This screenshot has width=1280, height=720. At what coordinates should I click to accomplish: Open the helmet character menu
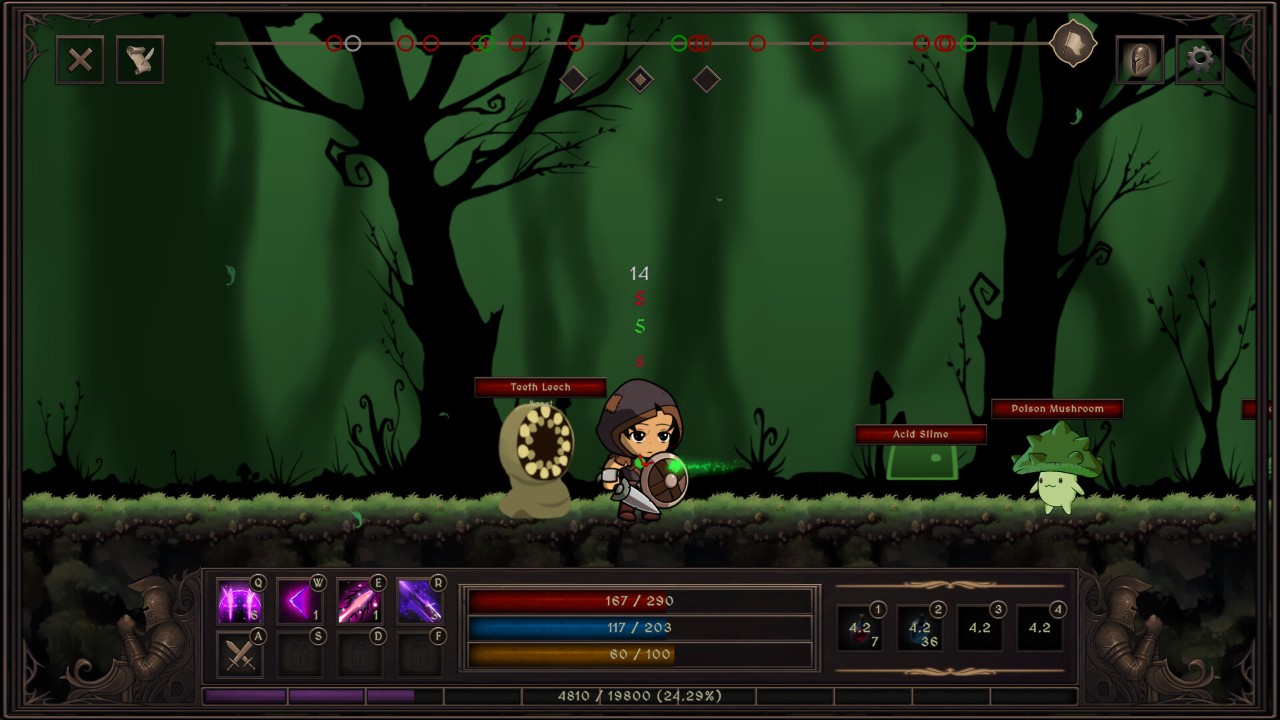[1139, 60]
